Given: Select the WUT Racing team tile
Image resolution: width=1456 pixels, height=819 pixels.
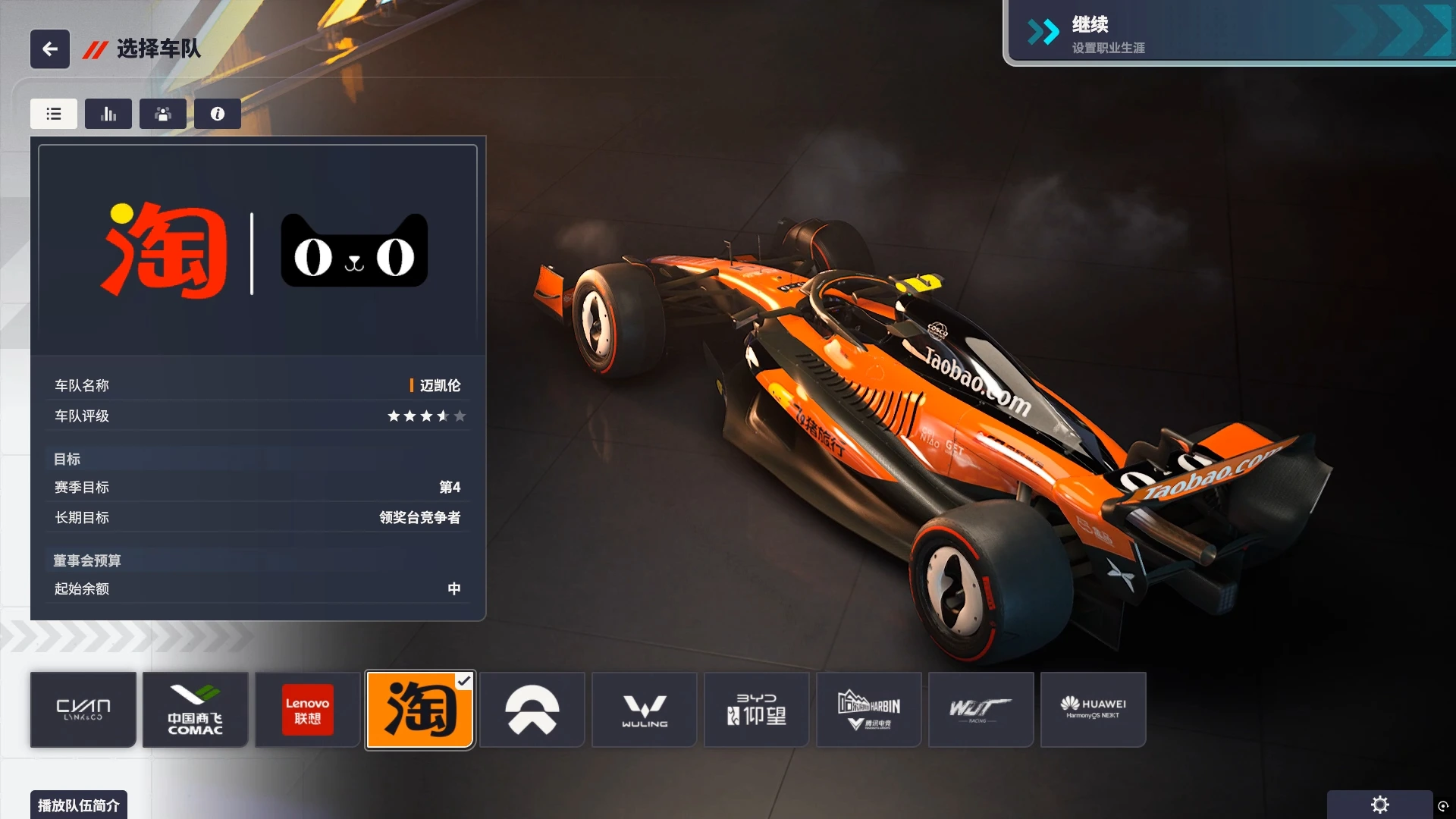Looking at the screenshot, I should pos(981,710).
